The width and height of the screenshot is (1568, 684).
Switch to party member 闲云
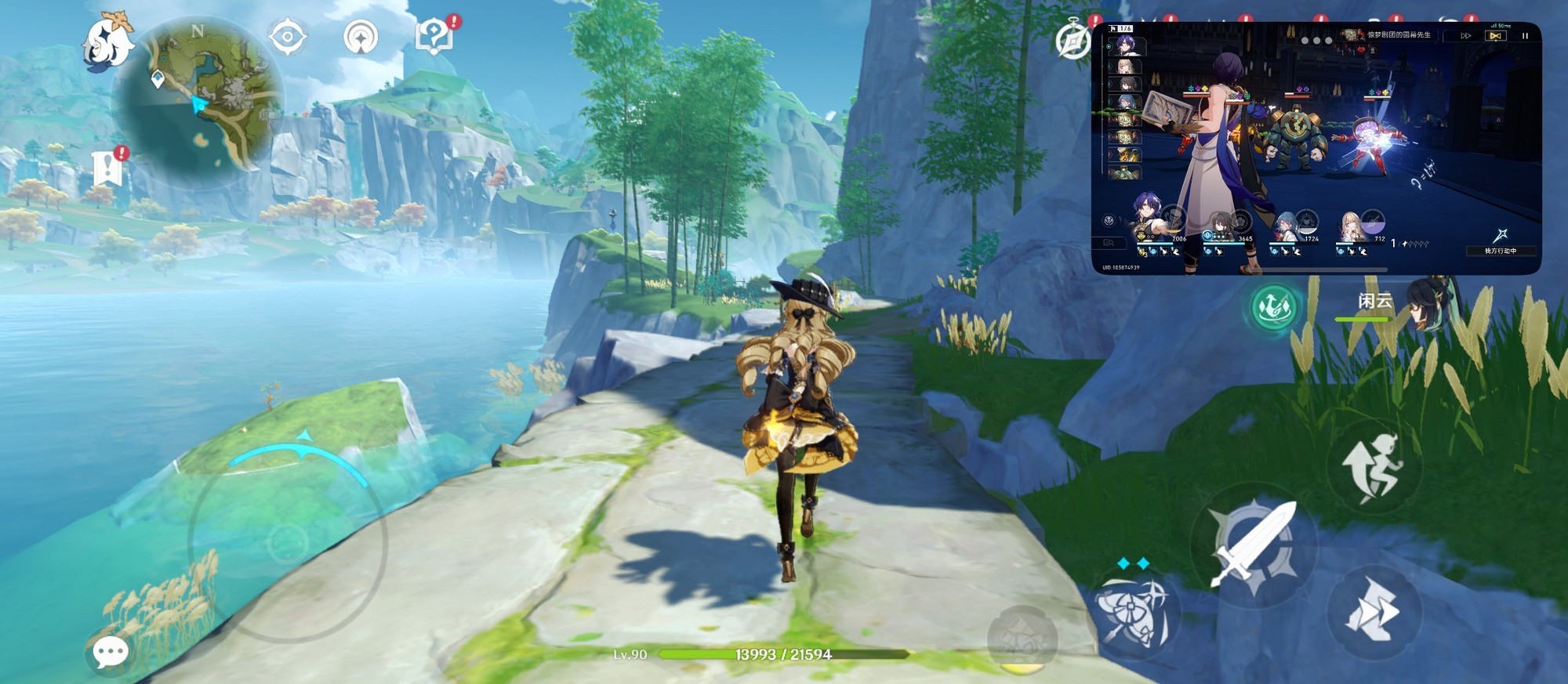point(1403,308)
